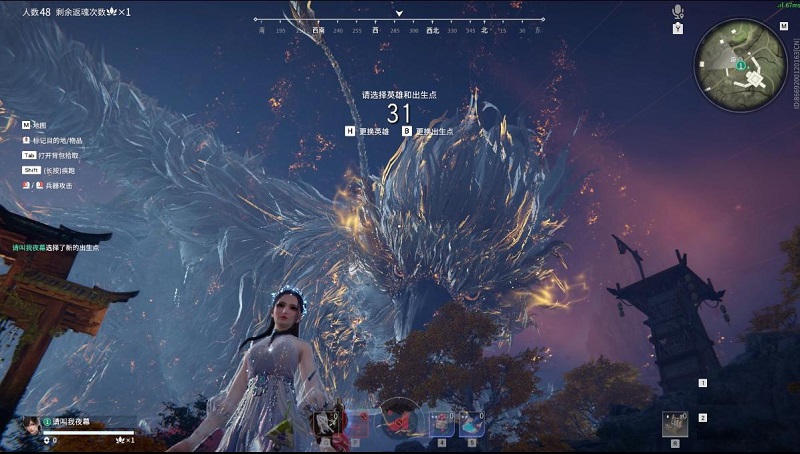Screen dimensions: 800x454
Task: Choose the item slot numbered 5
Action: point(471,424)
